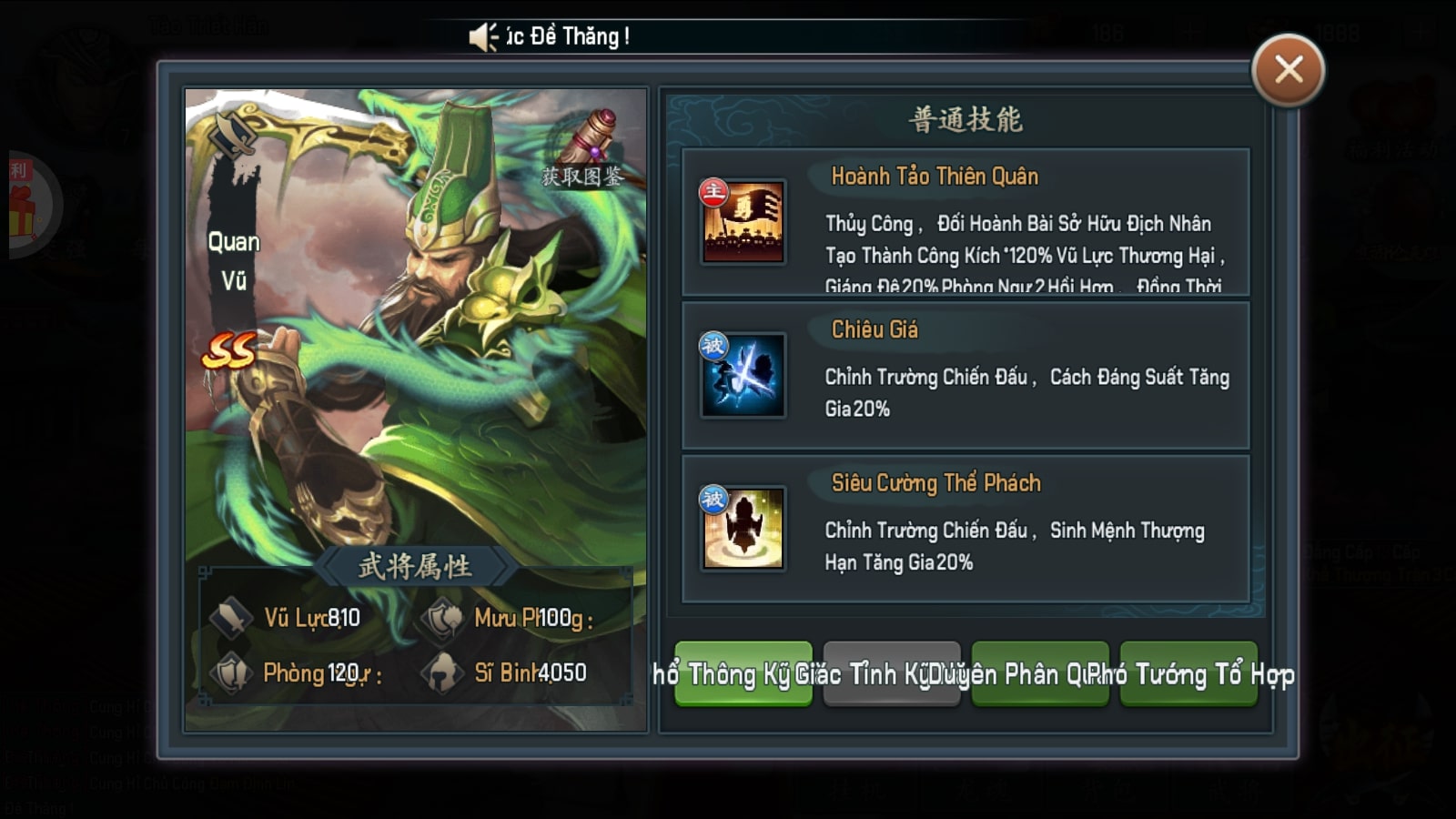This screenshot has width=1456, height=819.
Task: Open the 获取图鉴 scroll icon
Action: (x=588, y=146)
